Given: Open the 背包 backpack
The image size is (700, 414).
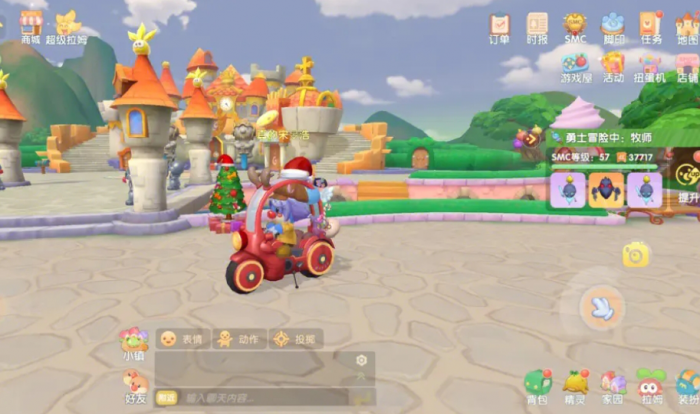Looking at the screenshot, I should 538,385.
